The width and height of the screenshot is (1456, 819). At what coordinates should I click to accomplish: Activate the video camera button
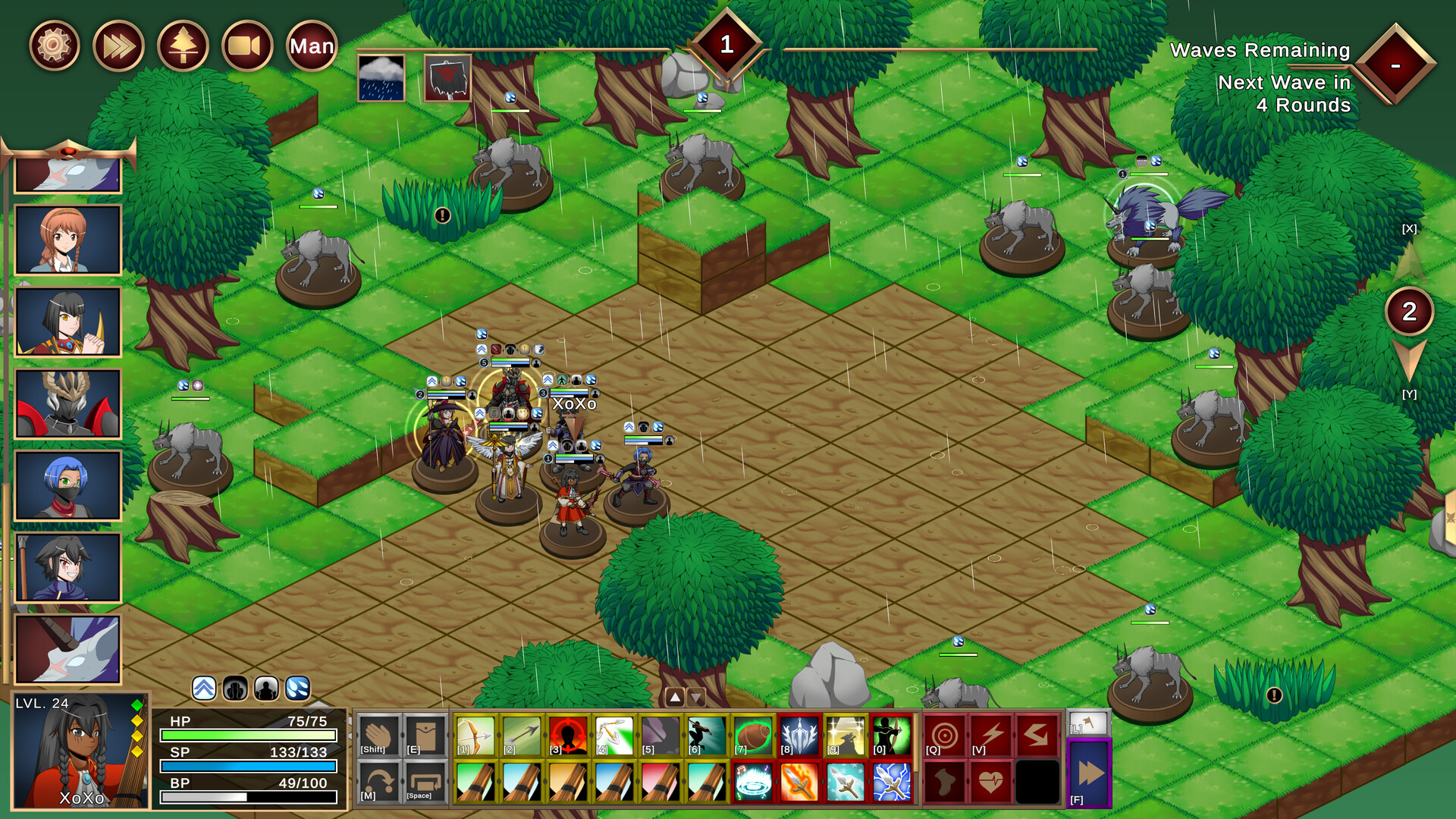click(x=247, y=46)
